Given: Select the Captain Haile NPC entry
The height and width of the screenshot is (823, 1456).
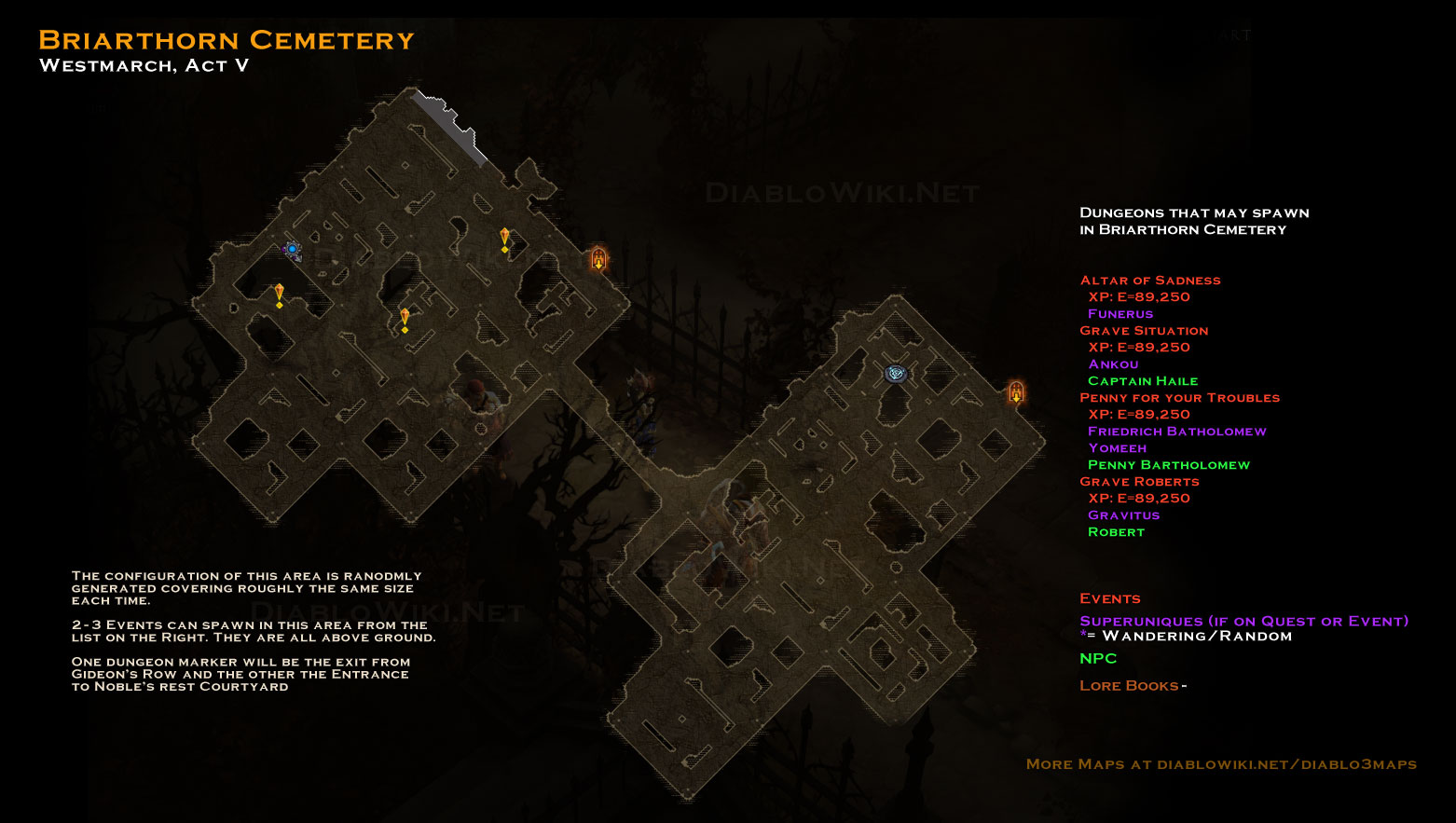Looking at the screenshot, I should [x=1142, y=381].
